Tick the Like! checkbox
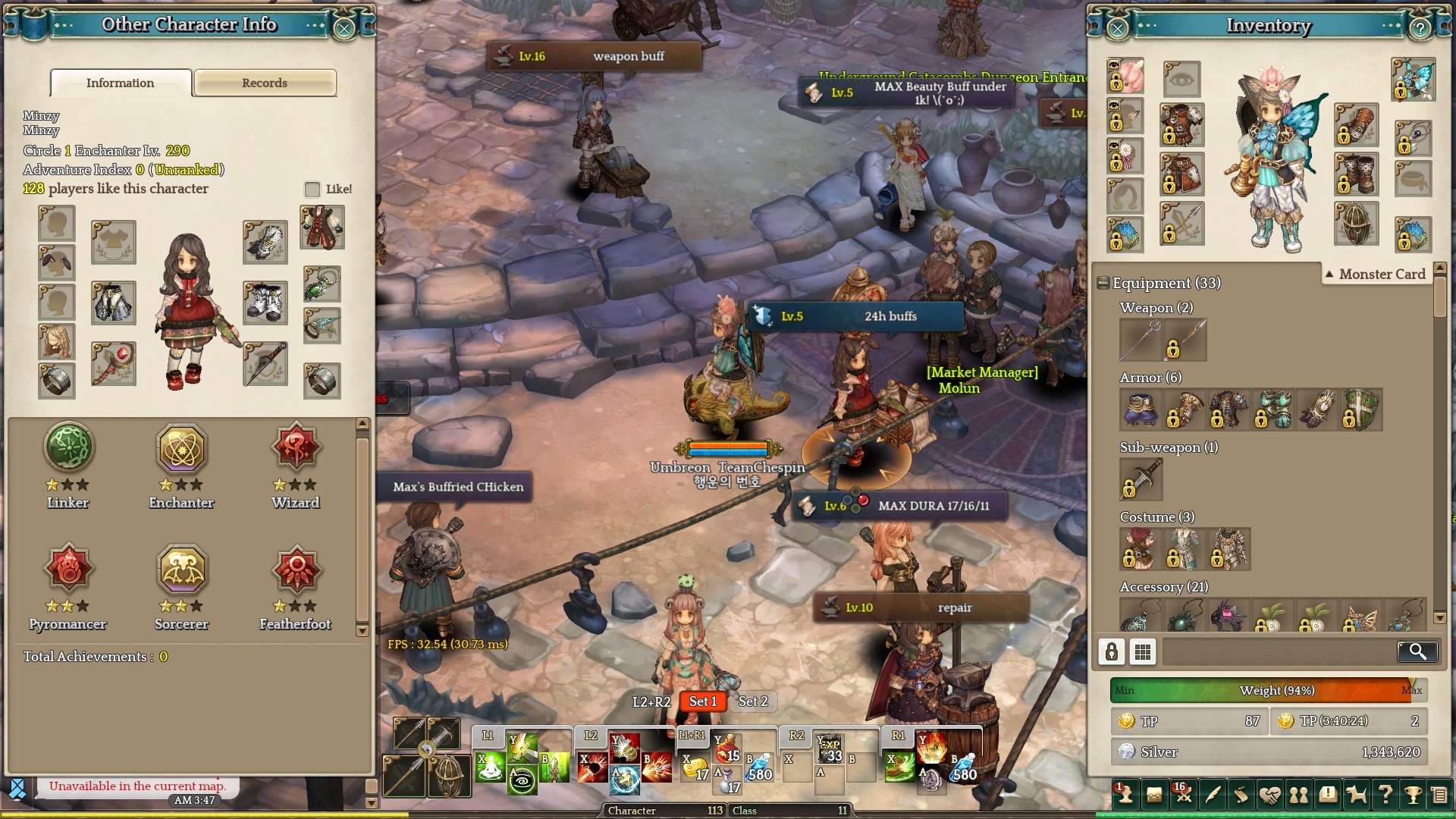Image resolution: width=1456 pixels, height=819 pixels. pos(312,189)
